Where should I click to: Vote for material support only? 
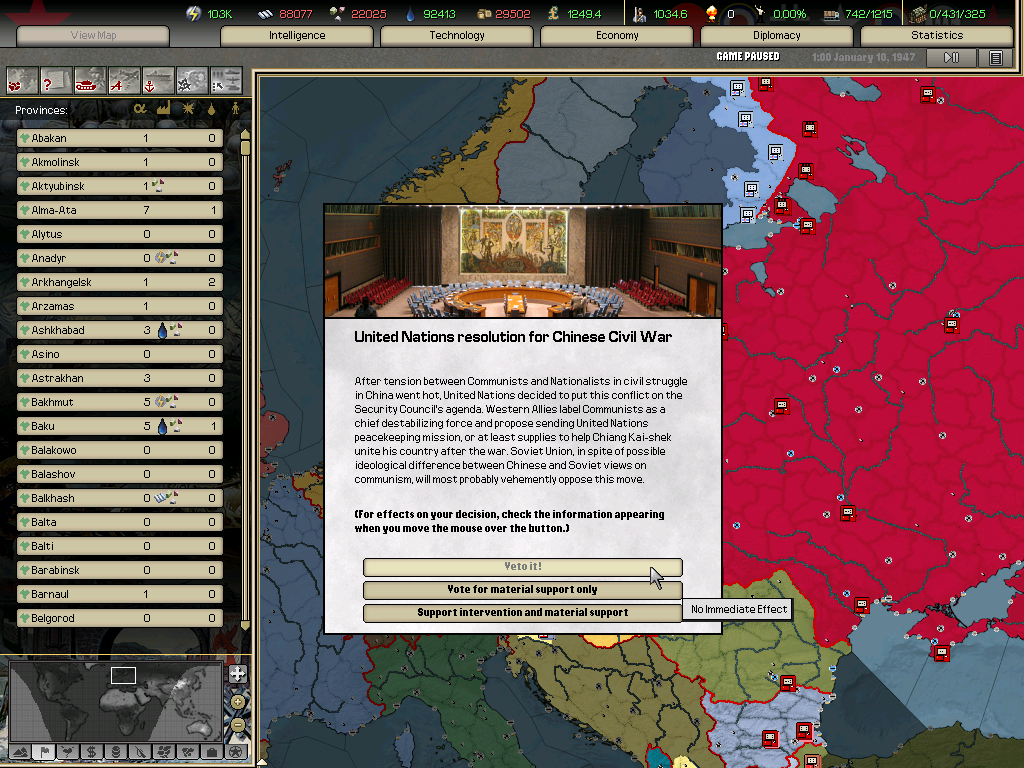pos(522,590)
